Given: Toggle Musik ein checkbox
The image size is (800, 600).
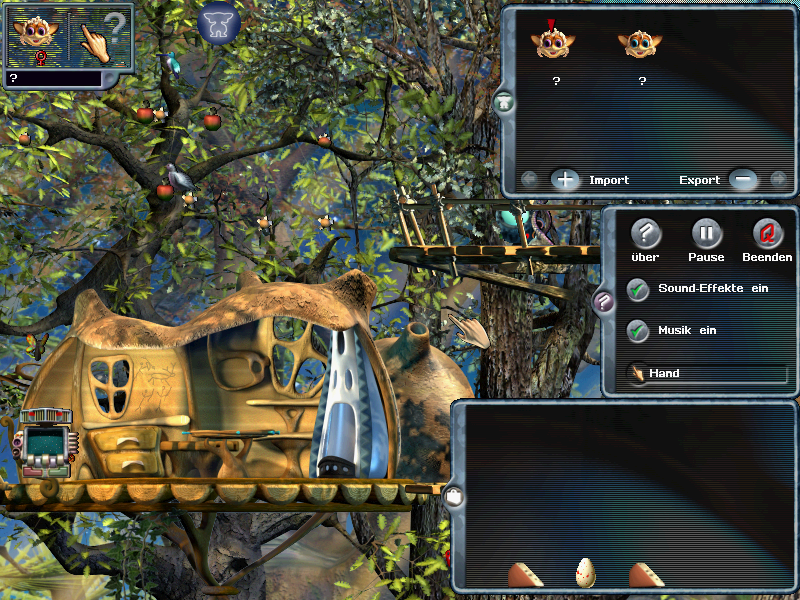Looking at the screenshot, I should 637,331.
